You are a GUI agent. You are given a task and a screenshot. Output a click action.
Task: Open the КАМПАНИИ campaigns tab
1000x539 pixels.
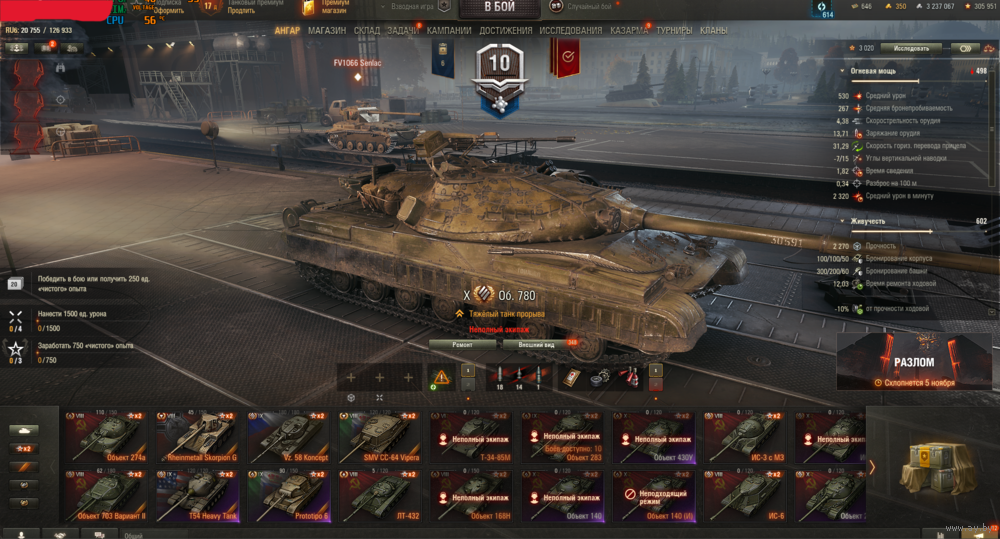pyautogui.click(x=449, y=31)
